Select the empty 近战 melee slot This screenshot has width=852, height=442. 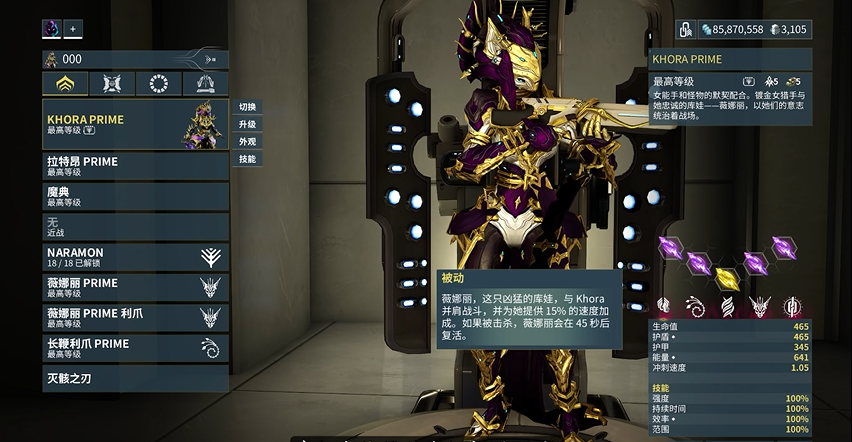[x=135, y=226]
